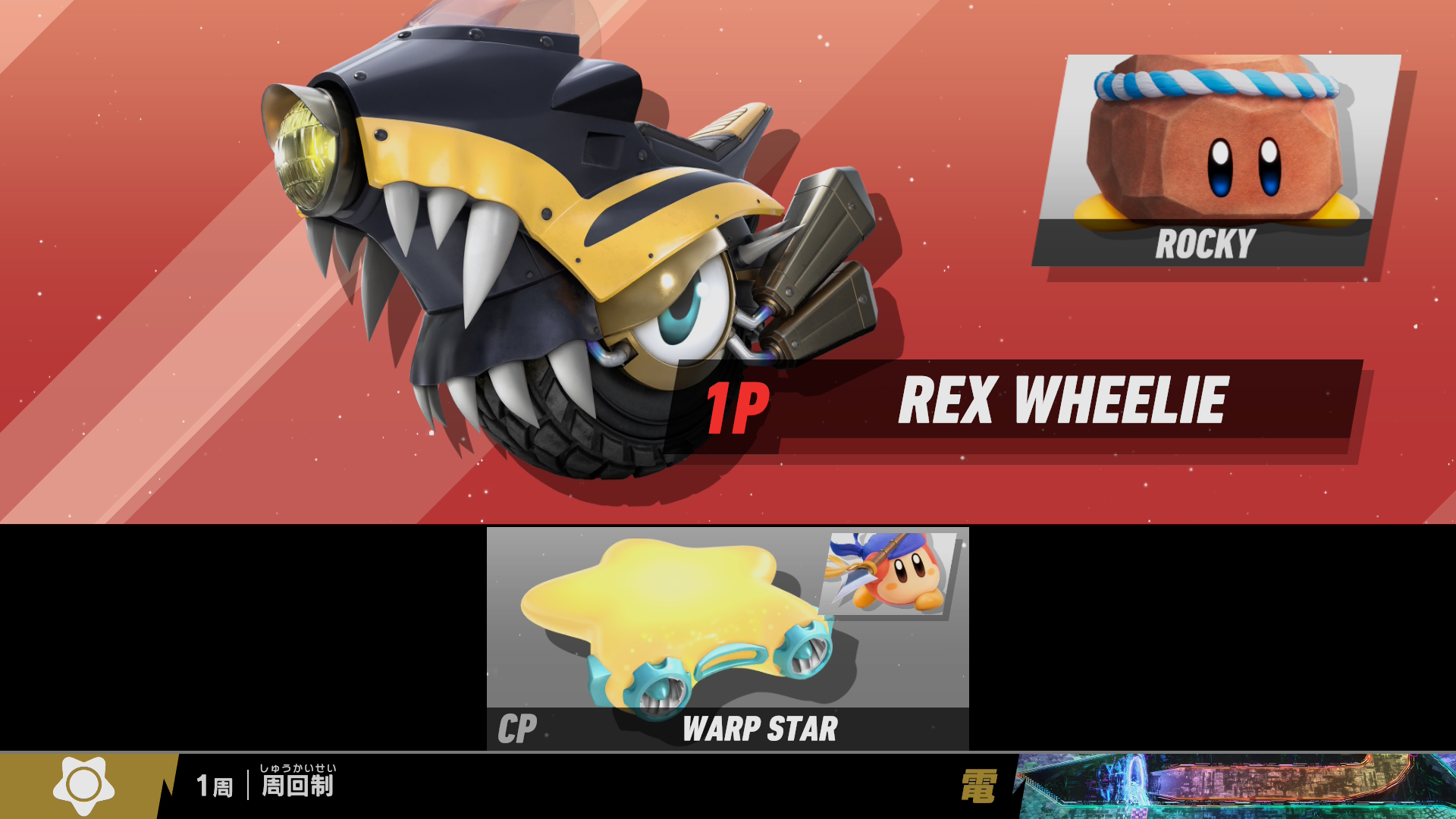Screen dimensions: 1456x819
Task: Open the course preview thumbnail
Action: [x=1236, y=786]
